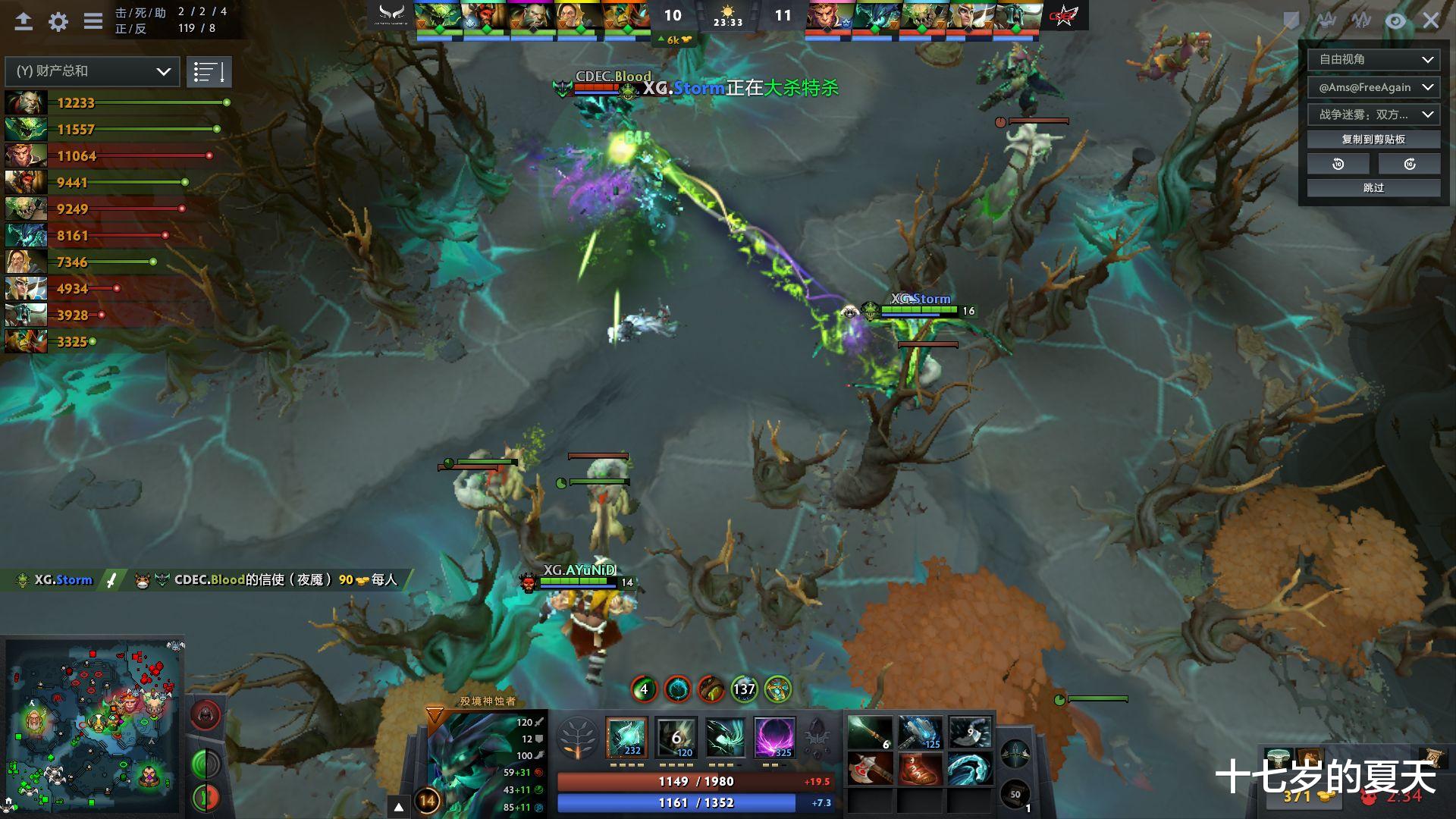1456x819 pixels.
Task: Open the 战争迷雾 fog of war dropdown
Action: [x=1373, y=115]
